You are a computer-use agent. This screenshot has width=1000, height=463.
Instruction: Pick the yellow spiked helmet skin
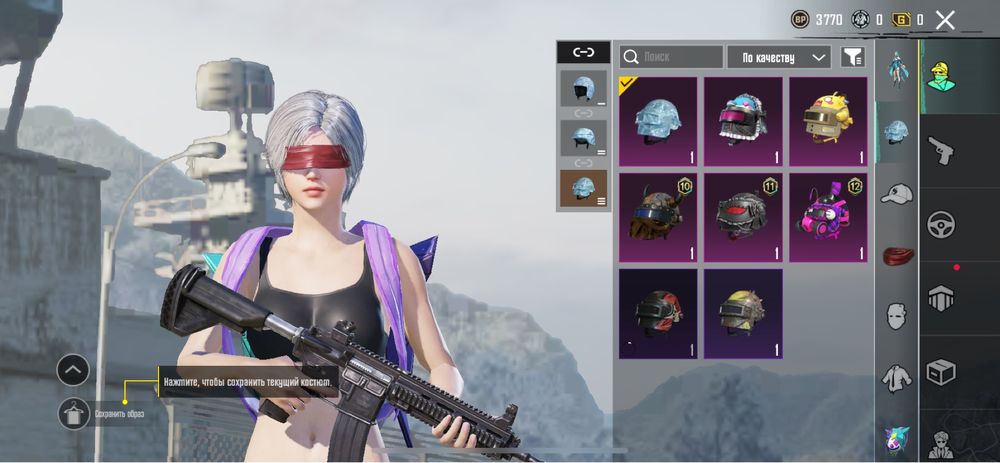point(743,313)
